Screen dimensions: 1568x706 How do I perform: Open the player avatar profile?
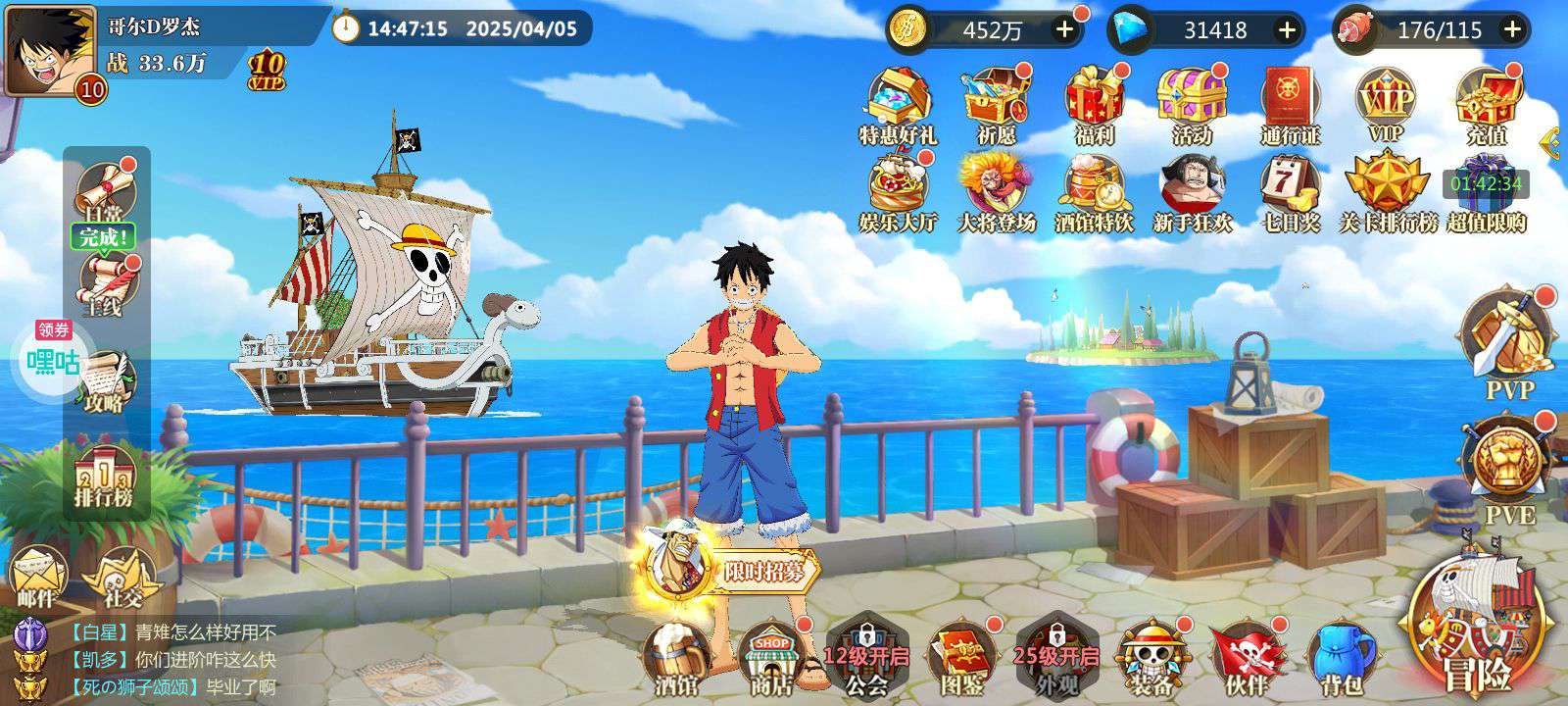point(44,49)
